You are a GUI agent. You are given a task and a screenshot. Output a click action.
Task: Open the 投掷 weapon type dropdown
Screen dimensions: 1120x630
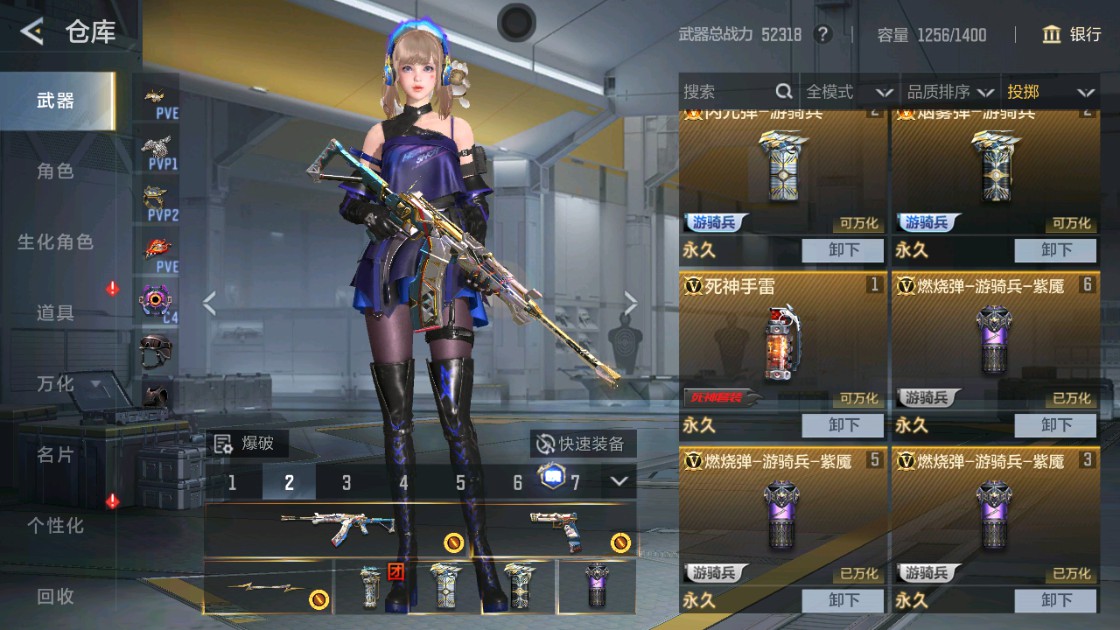[x=1050, y=92]
